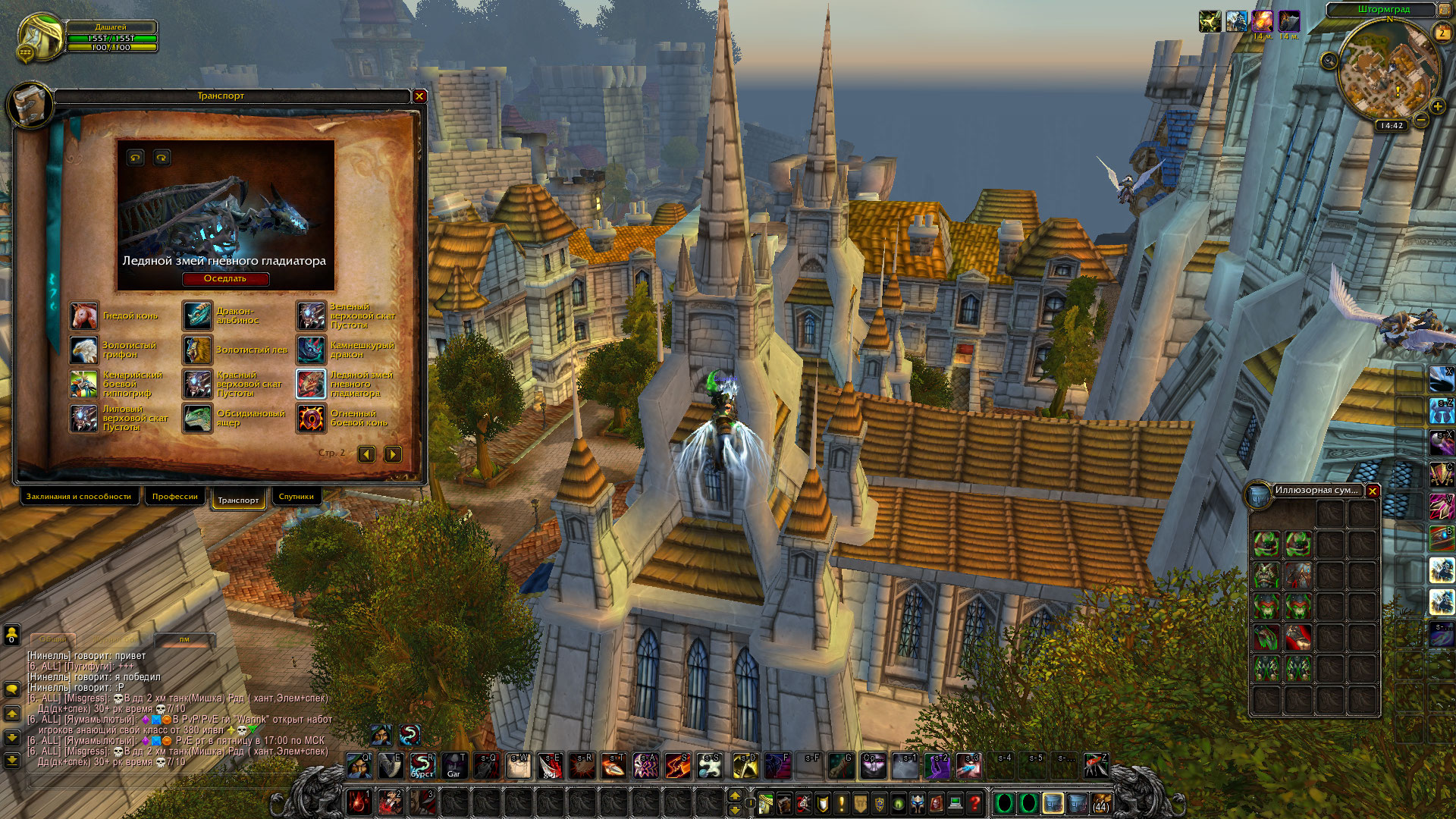1456x819 pixels.
Task: Zoom out on the minimap
Action: pyautogui.click(x=1422, y=120)
